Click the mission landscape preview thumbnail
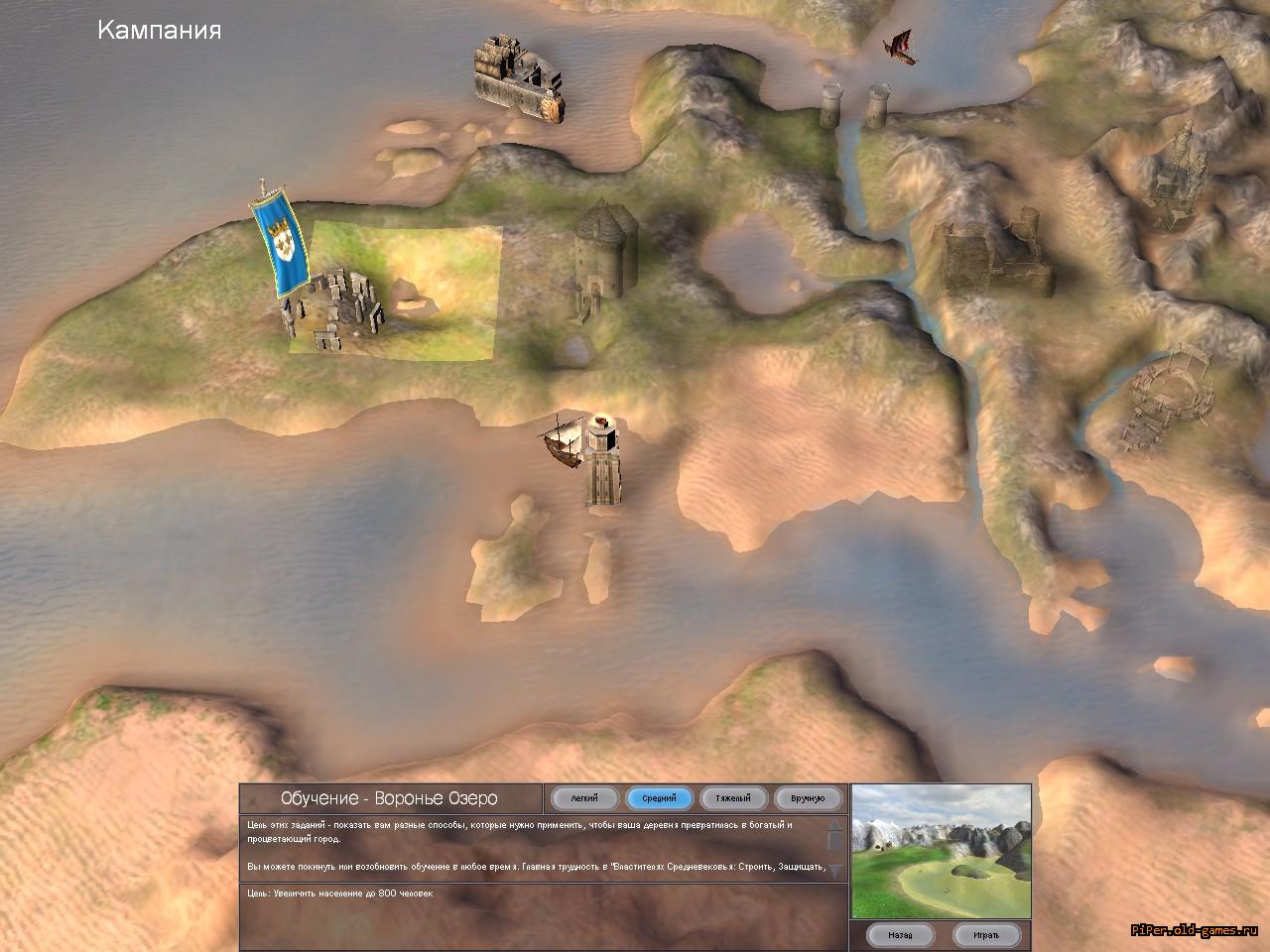This screenshot has width=1270, height=952. tap(941, 851)
